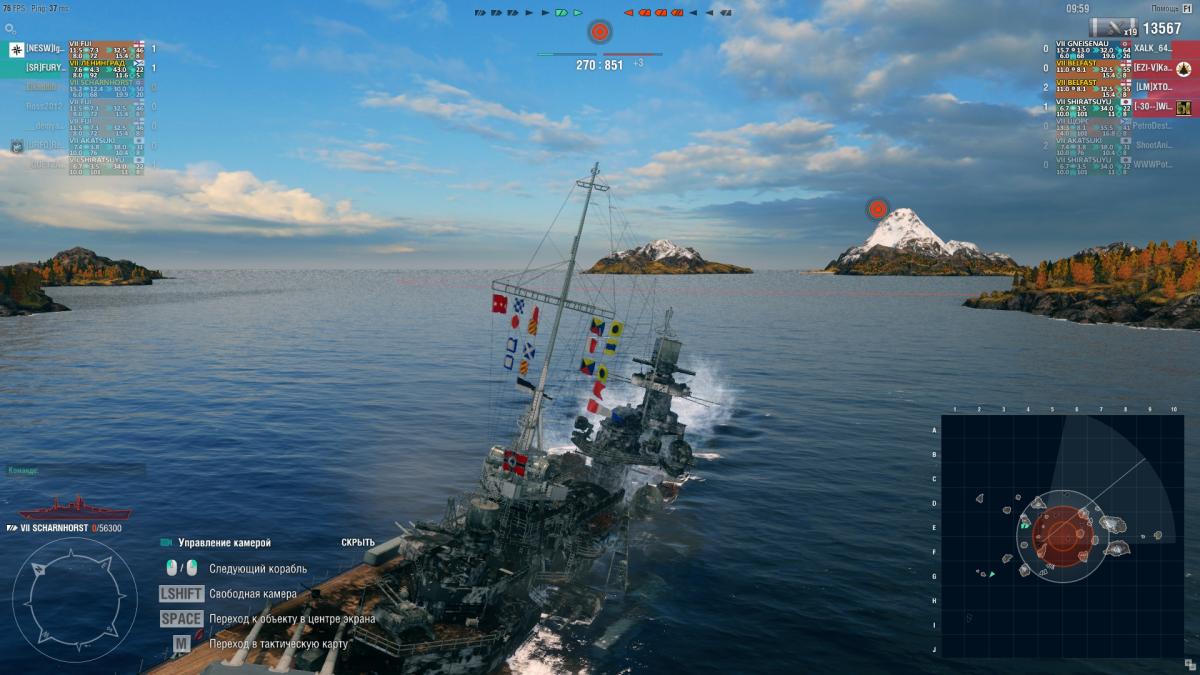
Task: Choose the PetroDest enemy player row
Action: tap(1120, 126)
